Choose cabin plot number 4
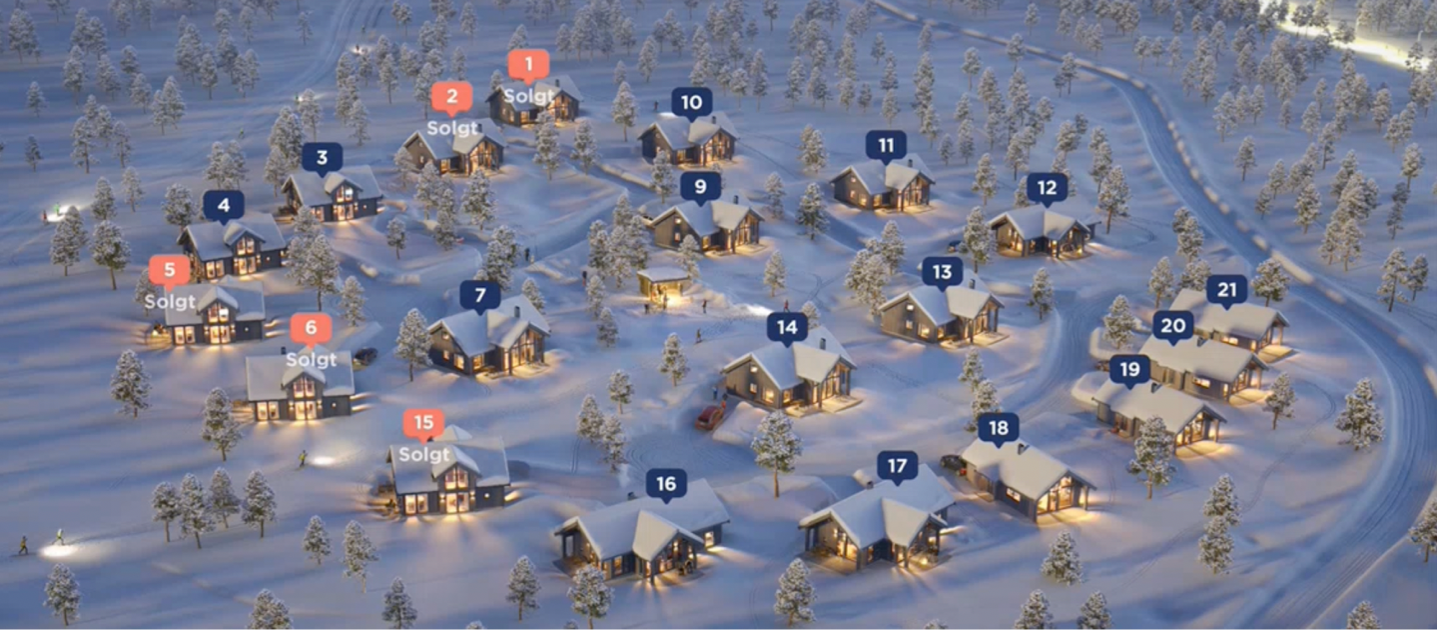 (224, 206)
